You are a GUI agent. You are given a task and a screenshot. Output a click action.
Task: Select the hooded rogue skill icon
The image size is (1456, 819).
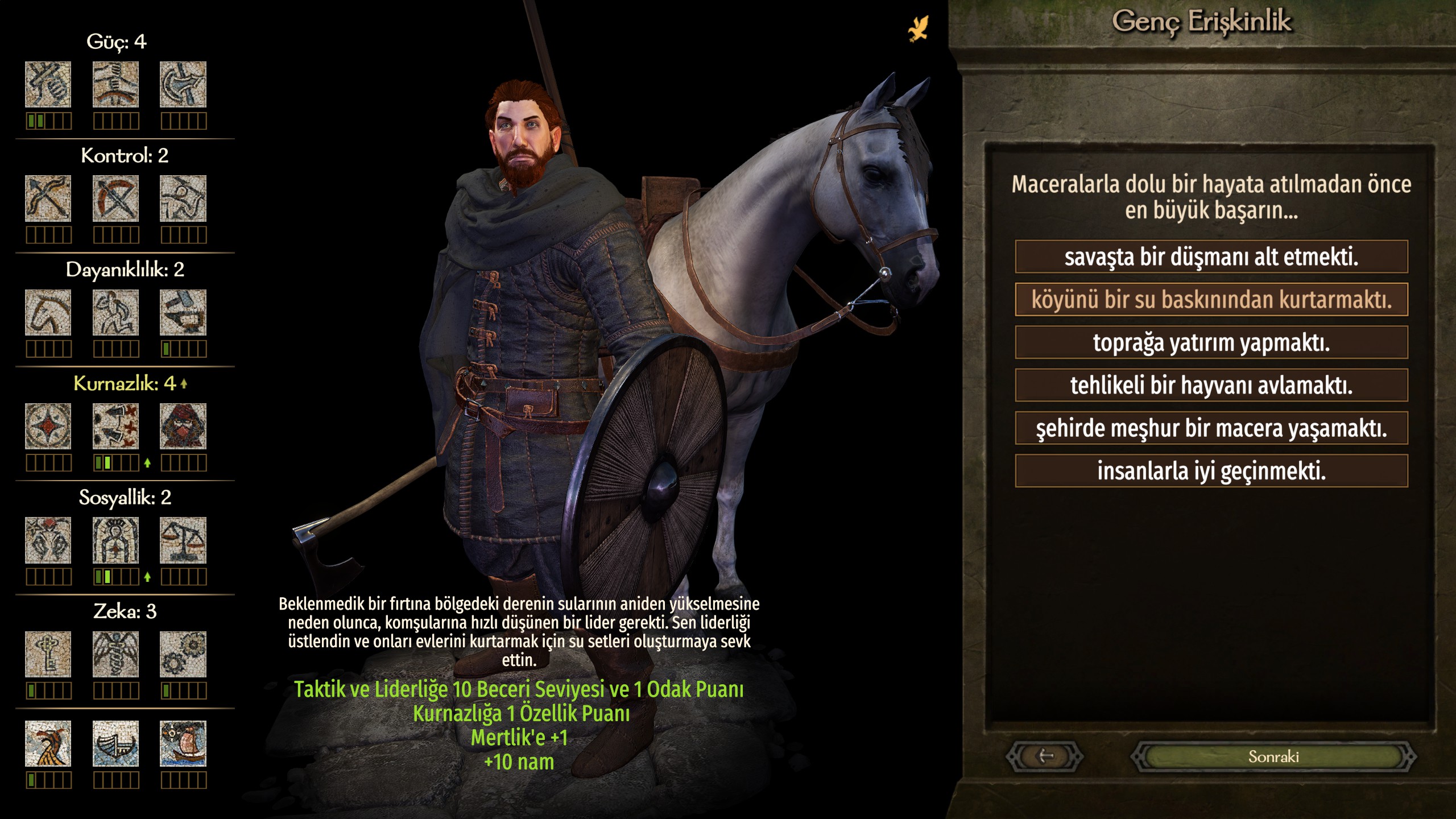(183, 427)
